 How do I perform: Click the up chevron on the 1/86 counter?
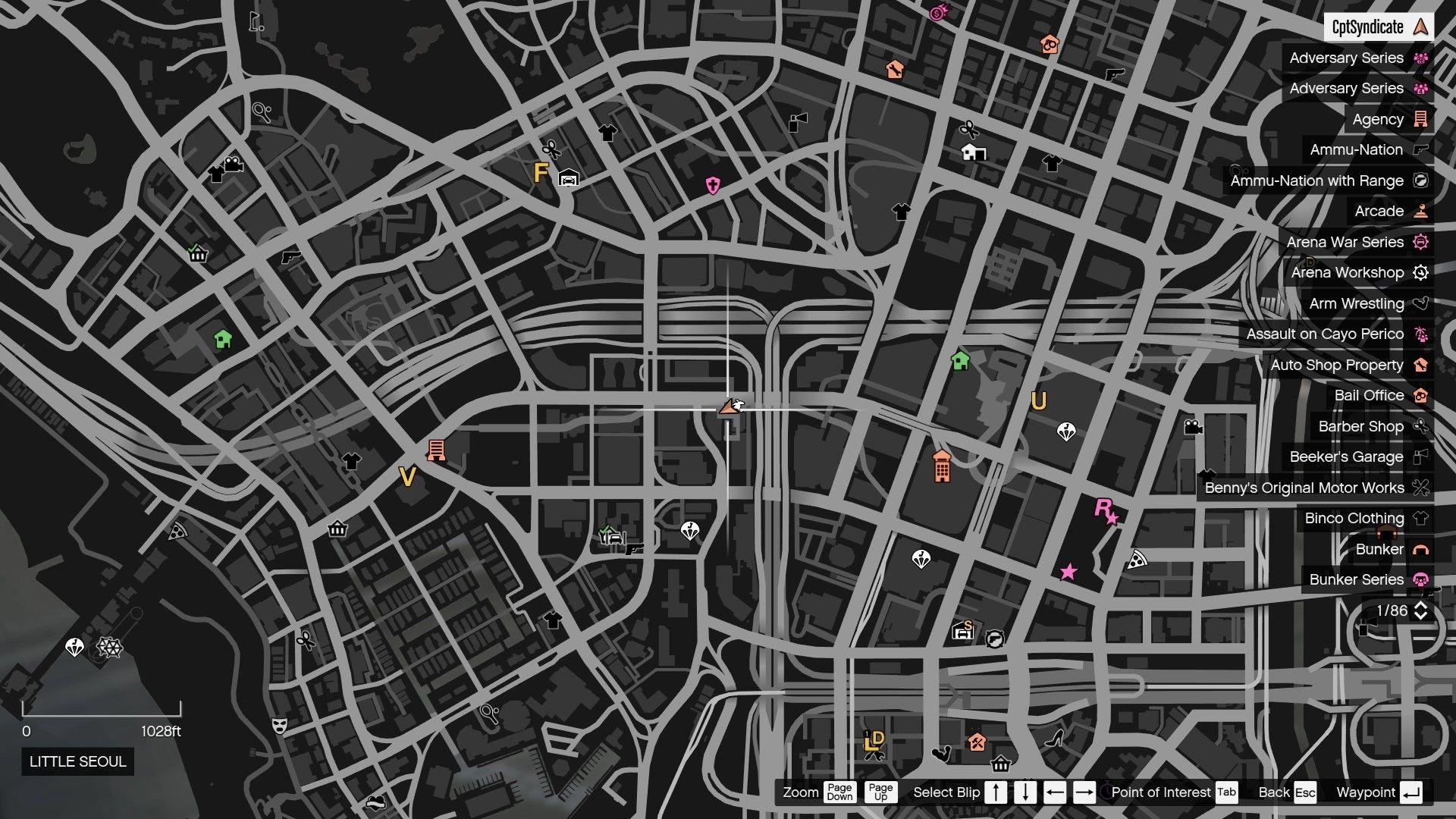point(1420,605)
